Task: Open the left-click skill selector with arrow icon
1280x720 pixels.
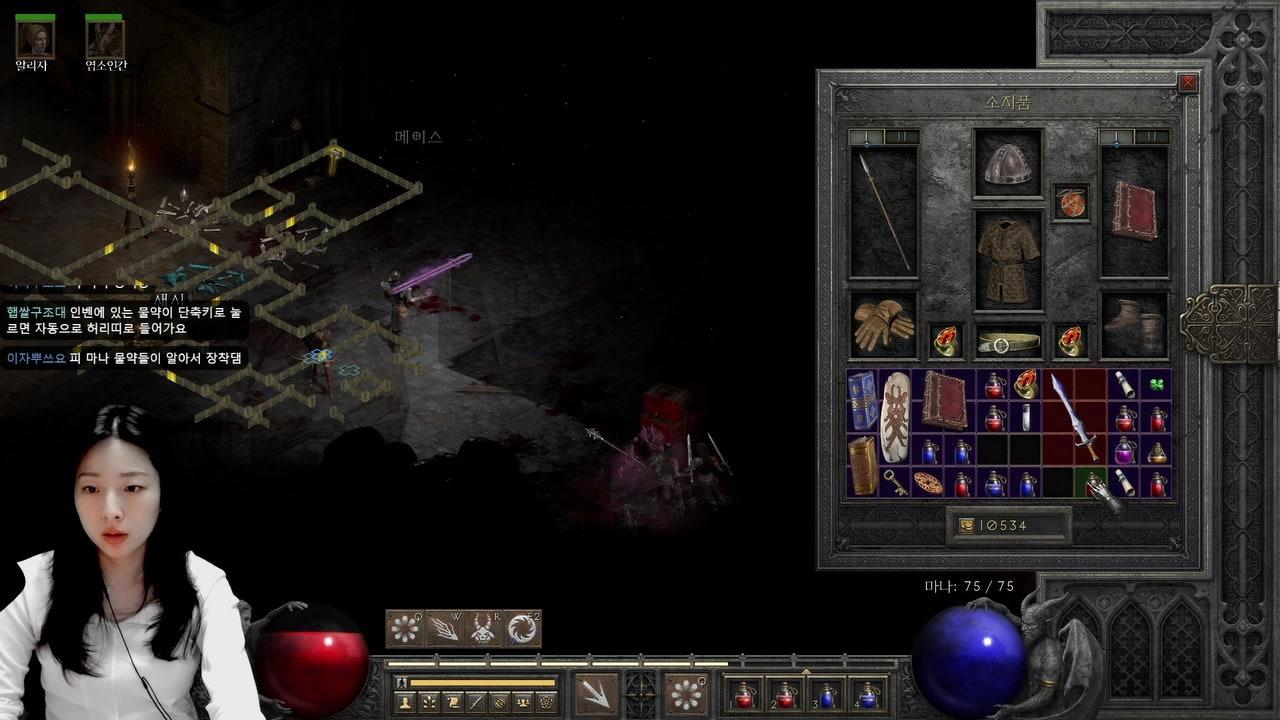Action: point(596,693)
